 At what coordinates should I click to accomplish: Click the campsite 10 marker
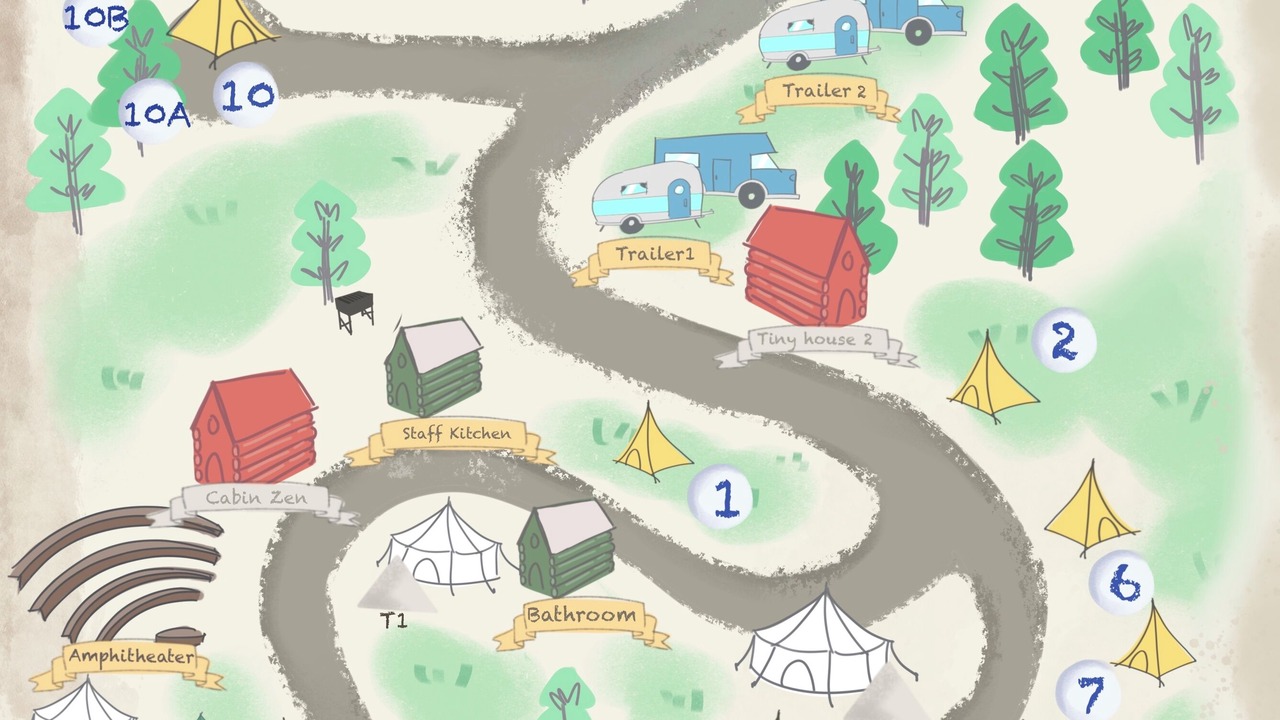[x=246, y=95]
